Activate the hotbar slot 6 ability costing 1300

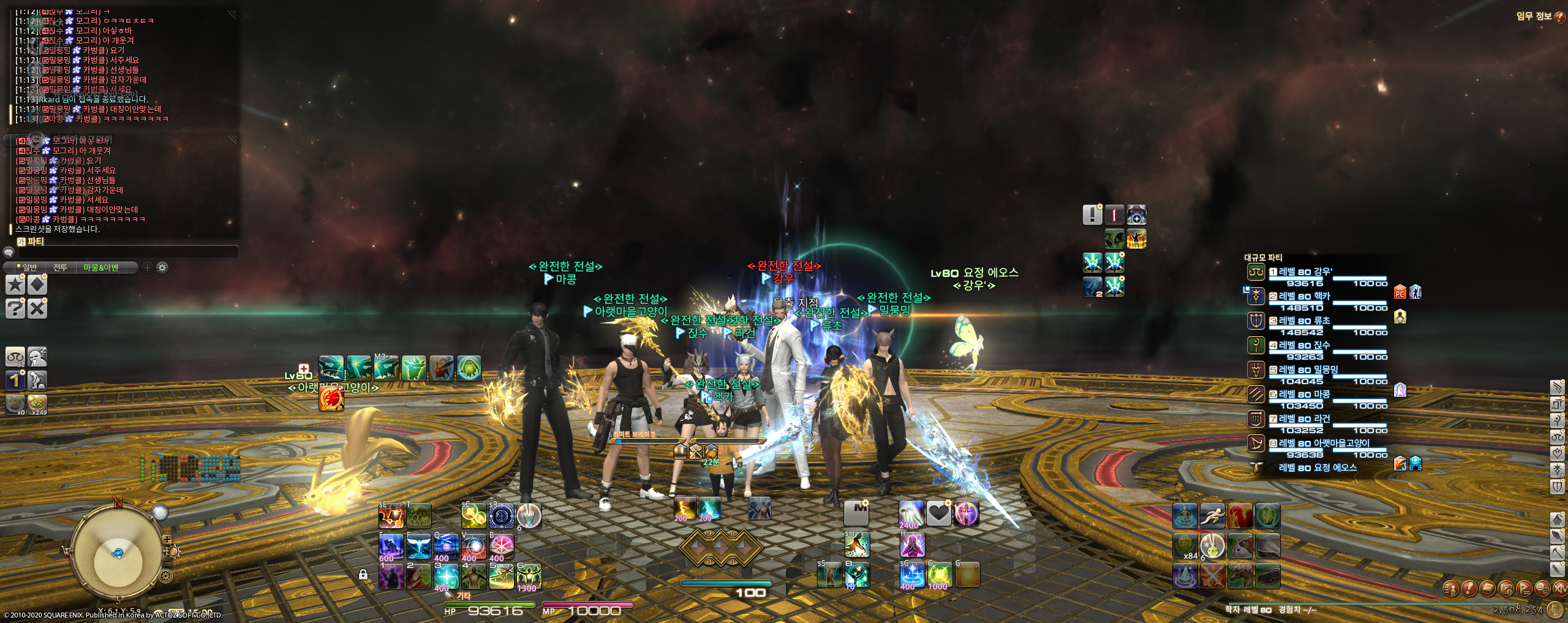coord(529,577)
